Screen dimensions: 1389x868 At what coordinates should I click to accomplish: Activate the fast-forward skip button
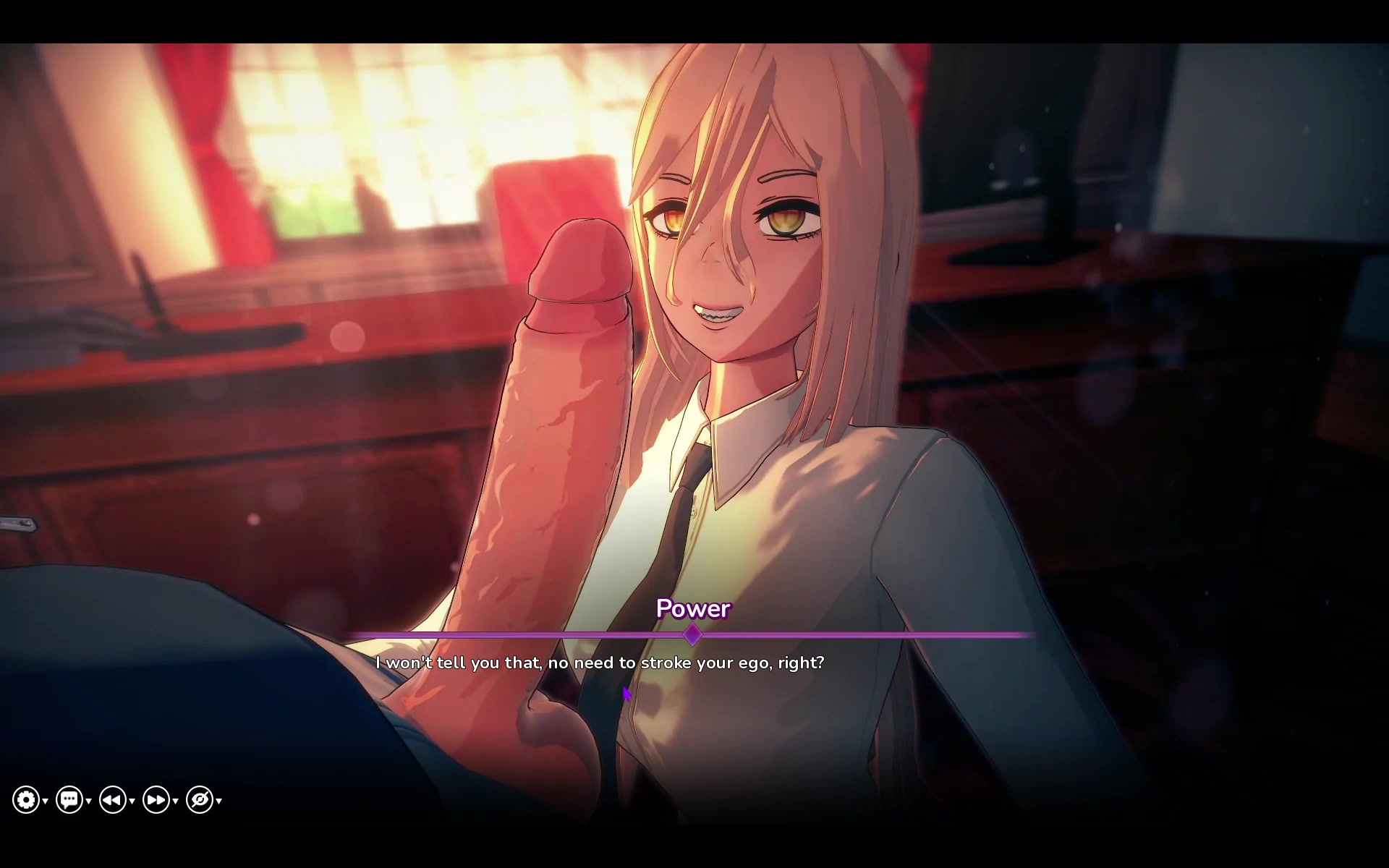coord(156,800)
